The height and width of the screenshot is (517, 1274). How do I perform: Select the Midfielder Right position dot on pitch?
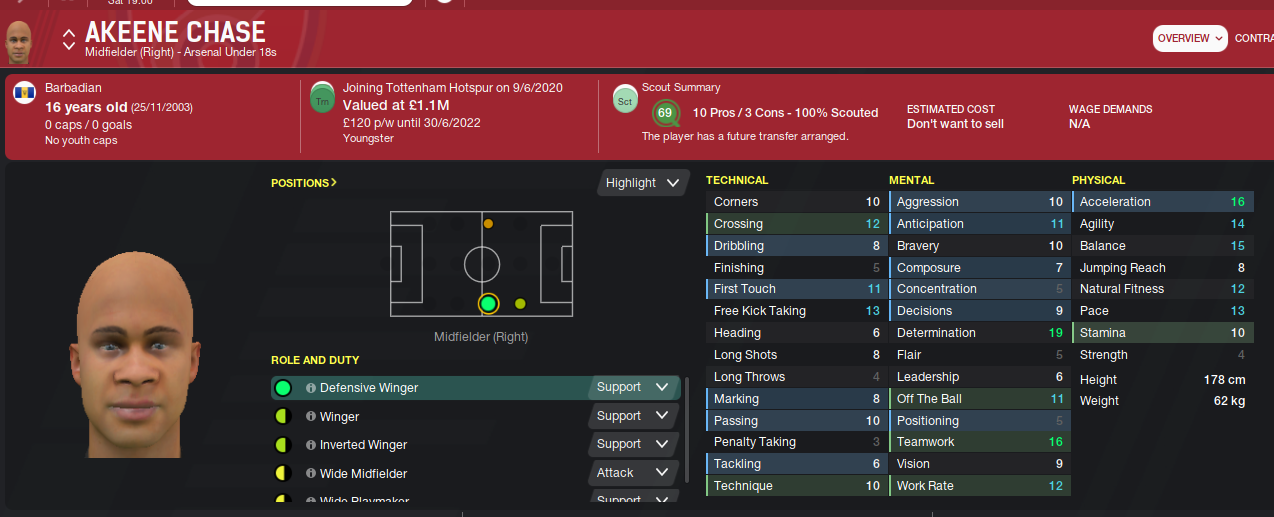click(x=488, y=303)
